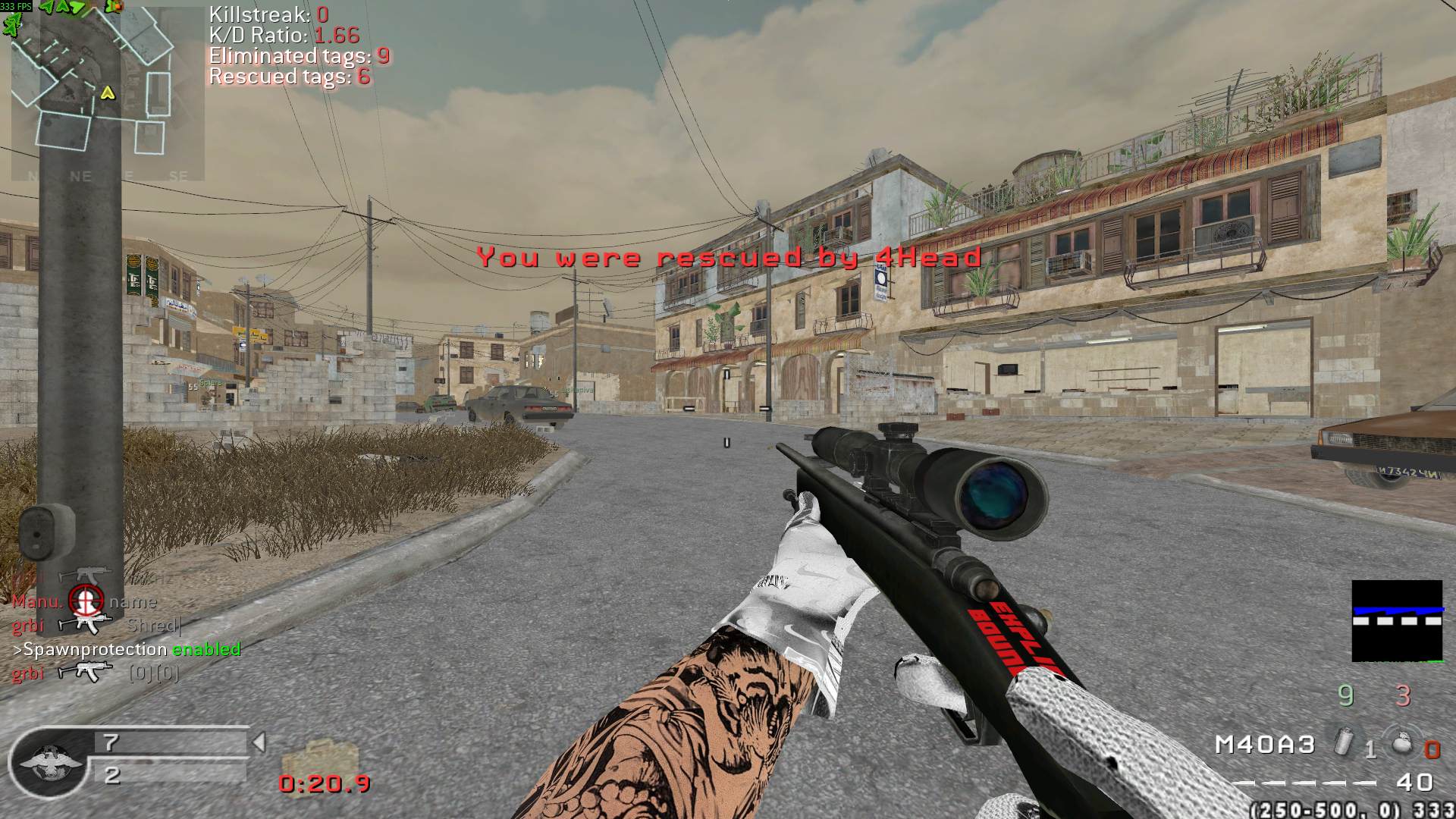
Task: Click the frag grenade icon
Action: click(1402, 743)
